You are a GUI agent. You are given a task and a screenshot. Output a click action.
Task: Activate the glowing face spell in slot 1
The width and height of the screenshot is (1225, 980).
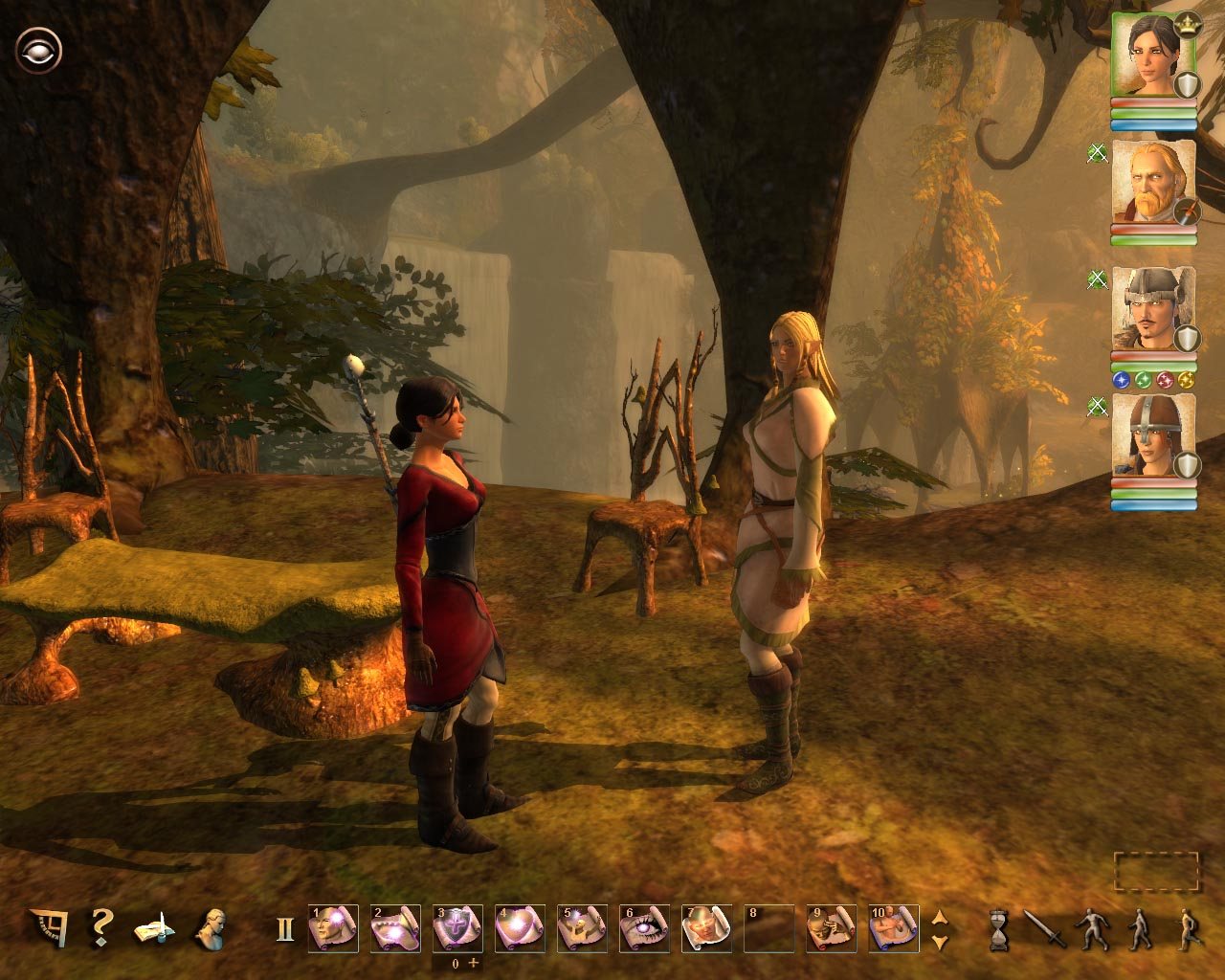[333, 928]
